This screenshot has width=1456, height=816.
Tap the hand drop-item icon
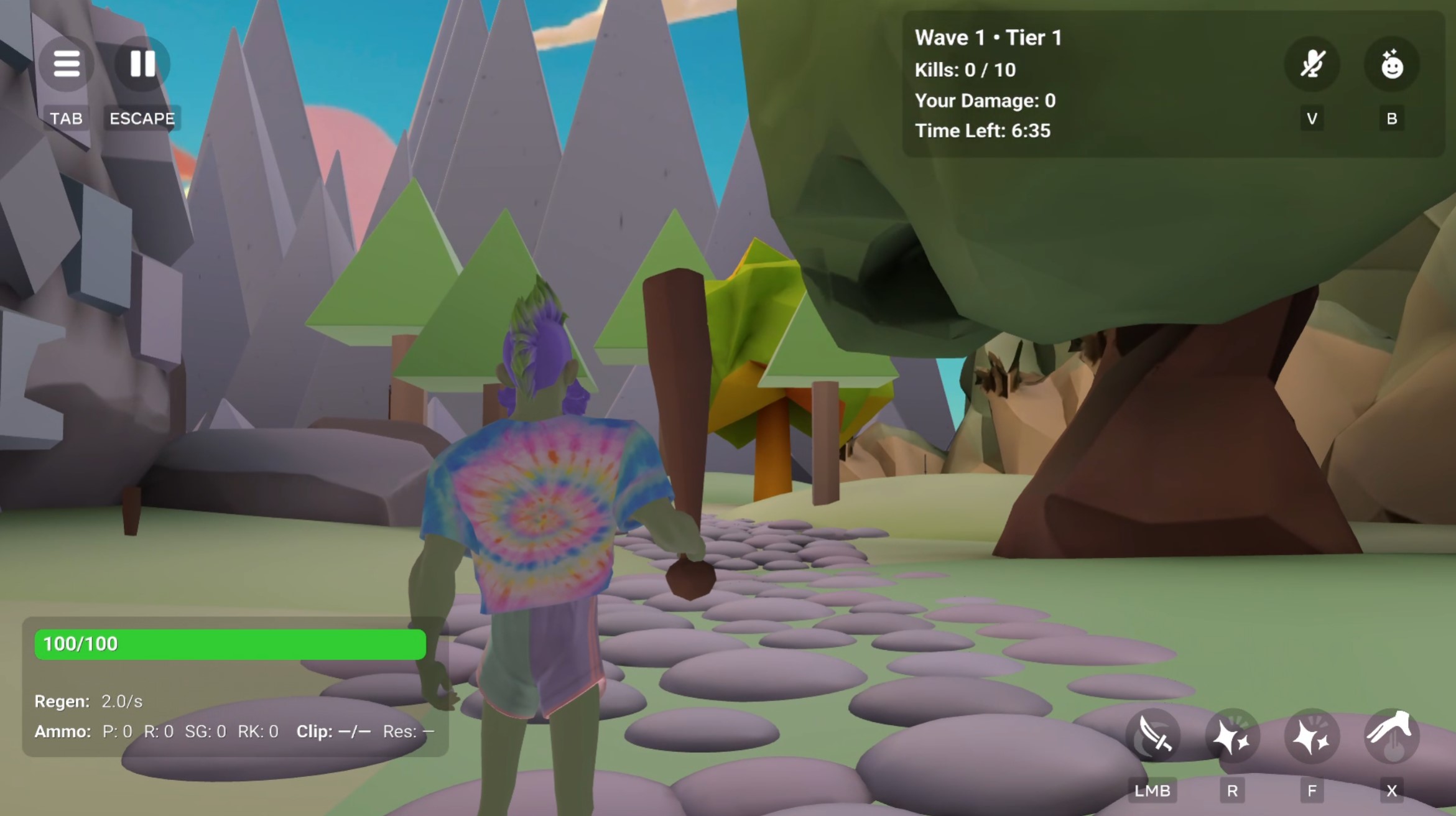[1391, 736]
